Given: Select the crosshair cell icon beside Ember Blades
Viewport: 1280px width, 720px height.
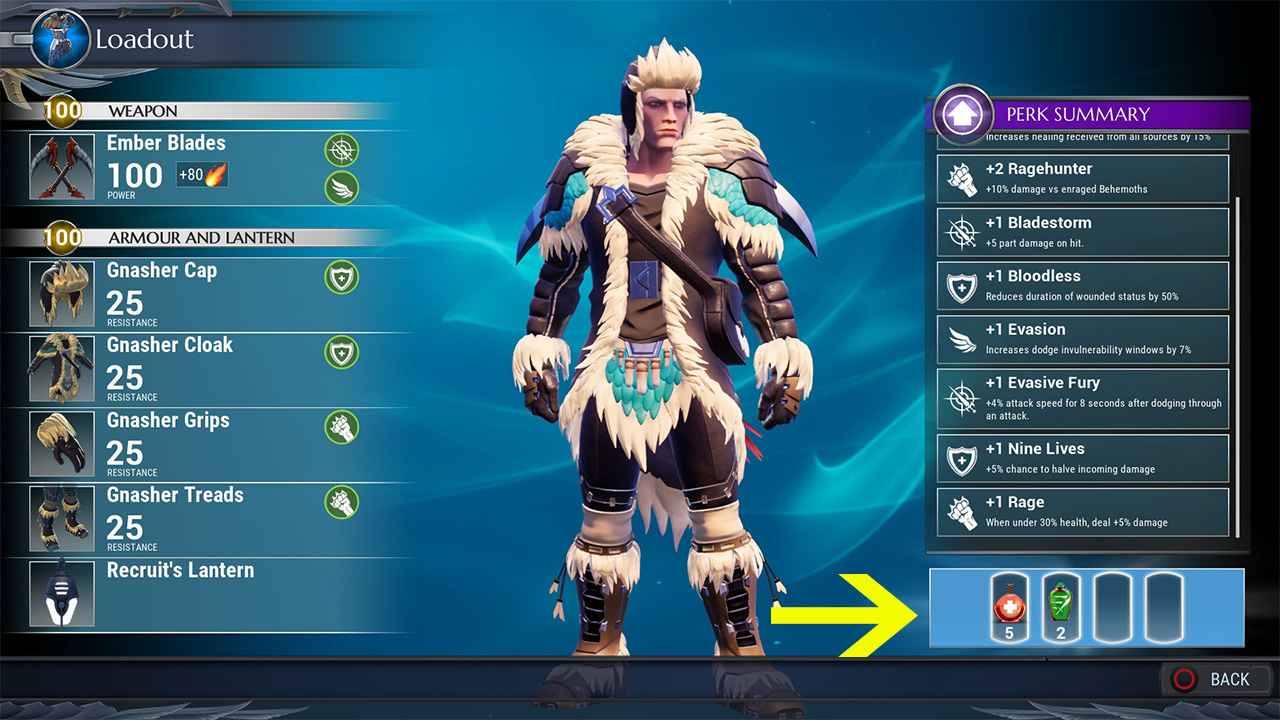Looking at the screenshot, I should click(x=340, y=150).
